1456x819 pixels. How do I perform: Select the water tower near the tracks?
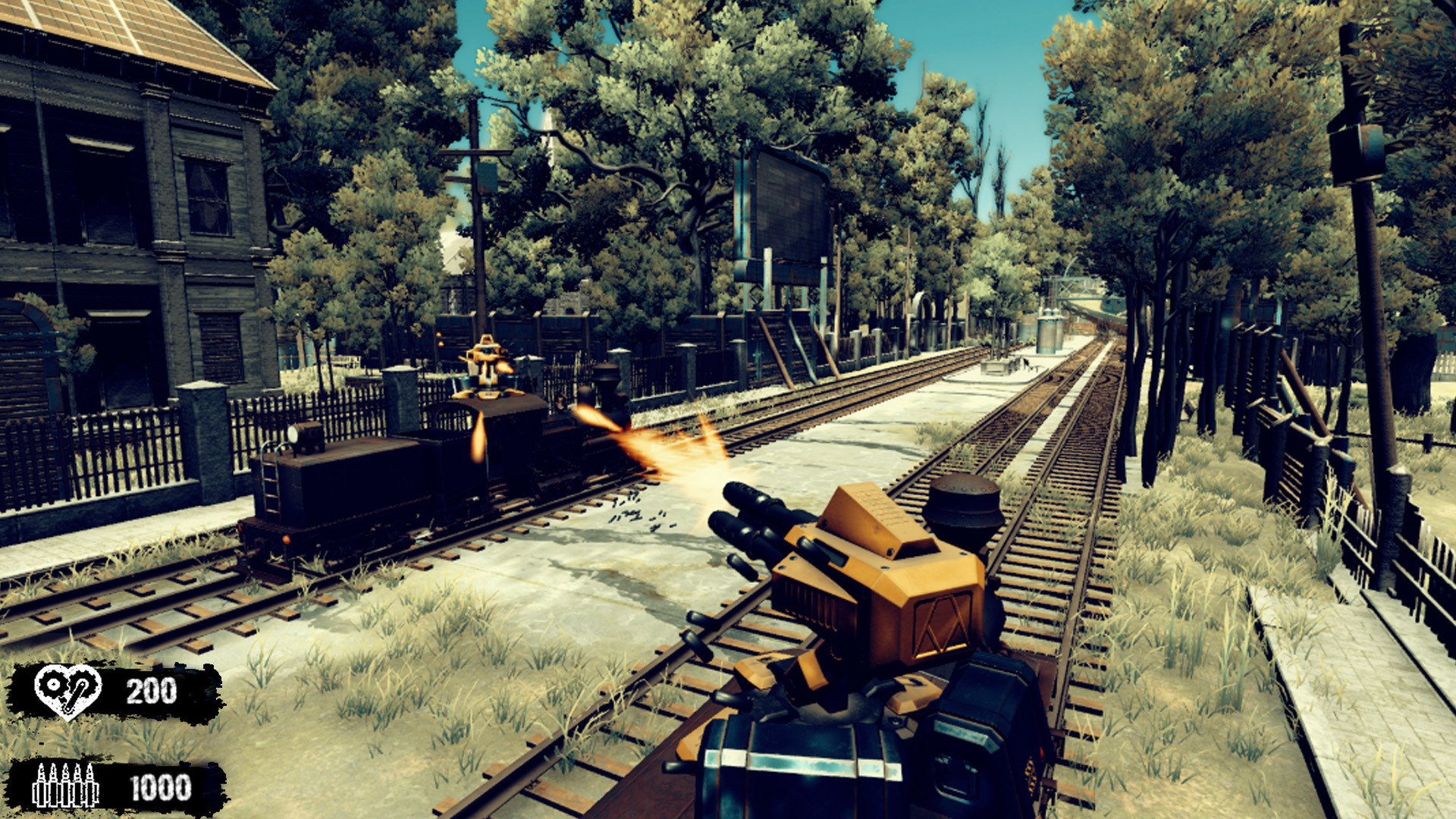pos(1050,334)
